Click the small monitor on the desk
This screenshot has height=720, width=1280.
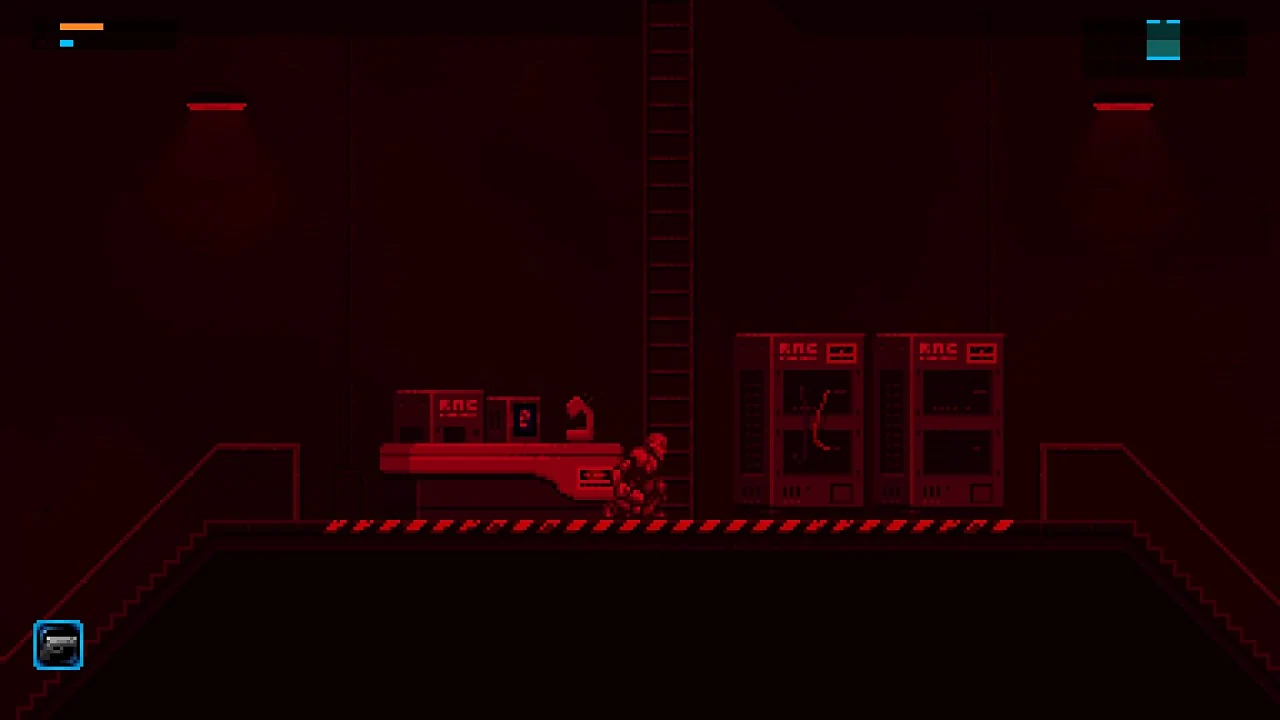pyautogui.click(x=524, y=418)
